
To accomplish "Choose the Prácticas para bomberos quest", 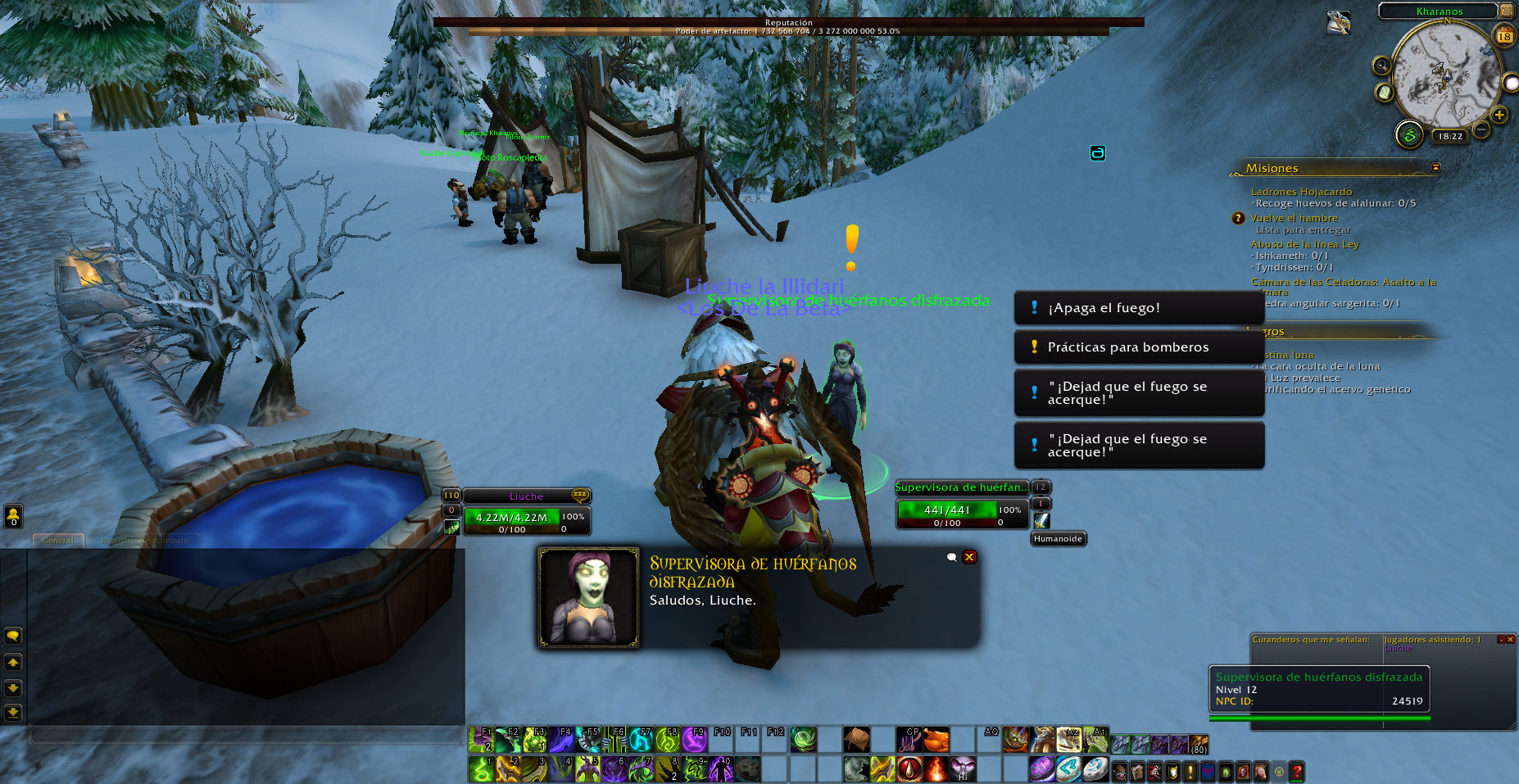I will (x=1138, y=347).
